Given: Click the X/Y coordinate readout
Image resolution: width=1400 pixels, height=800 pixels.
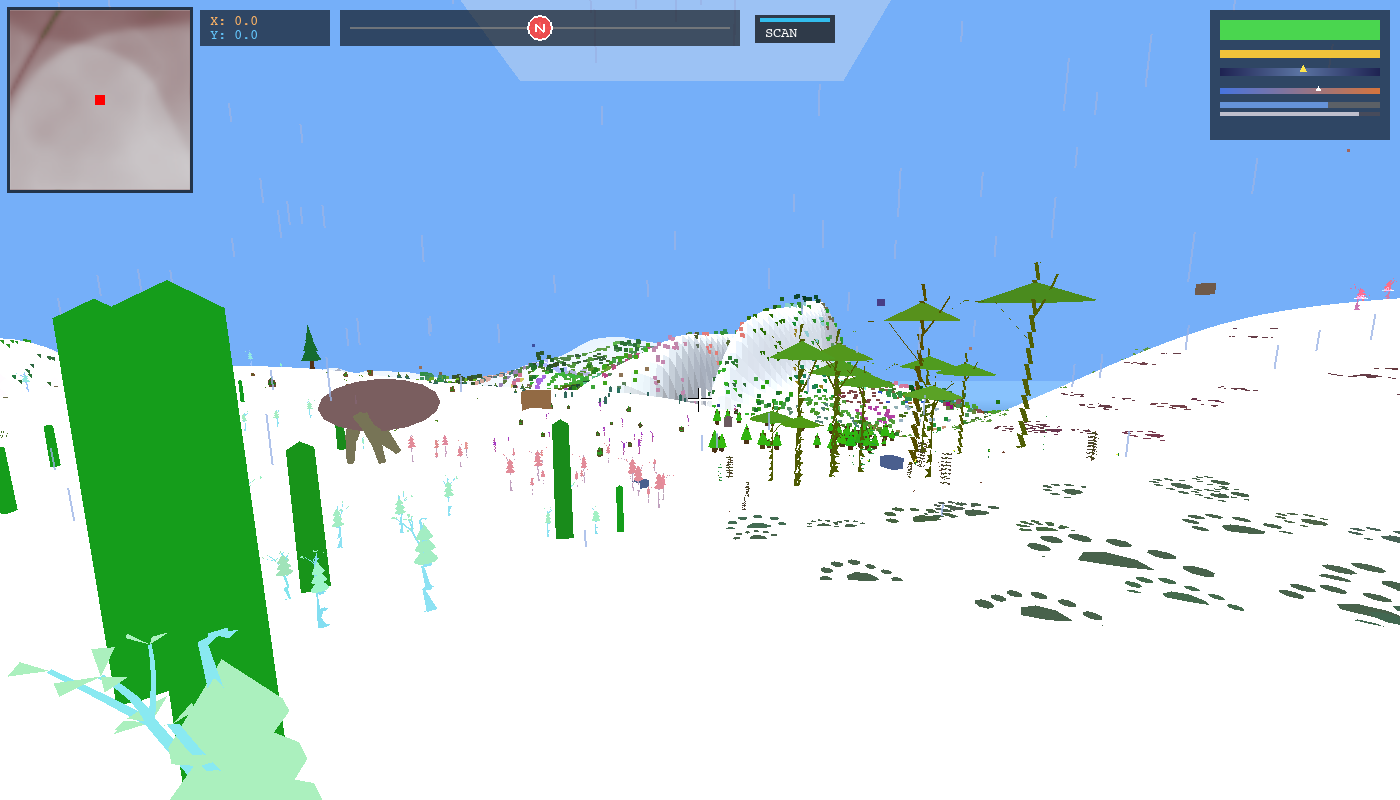Looking at the screenshot, I should pyautogui.click(x=263, y=28).
